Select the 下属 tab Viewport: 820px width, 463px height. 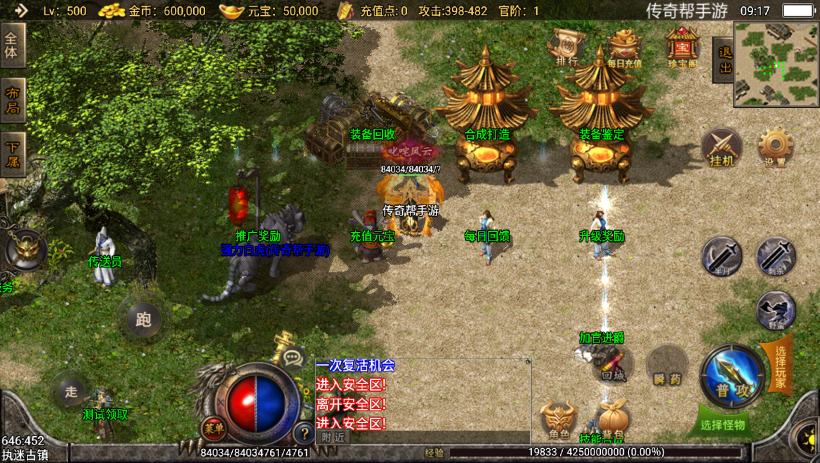point(12,153)
